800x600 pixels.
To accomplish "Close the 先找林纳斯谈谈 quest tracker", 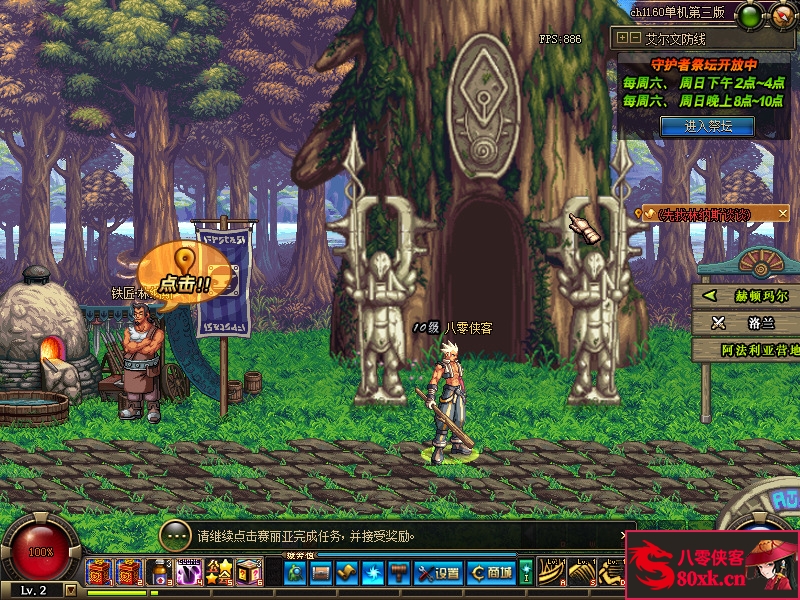I will [x=783, y=214].
